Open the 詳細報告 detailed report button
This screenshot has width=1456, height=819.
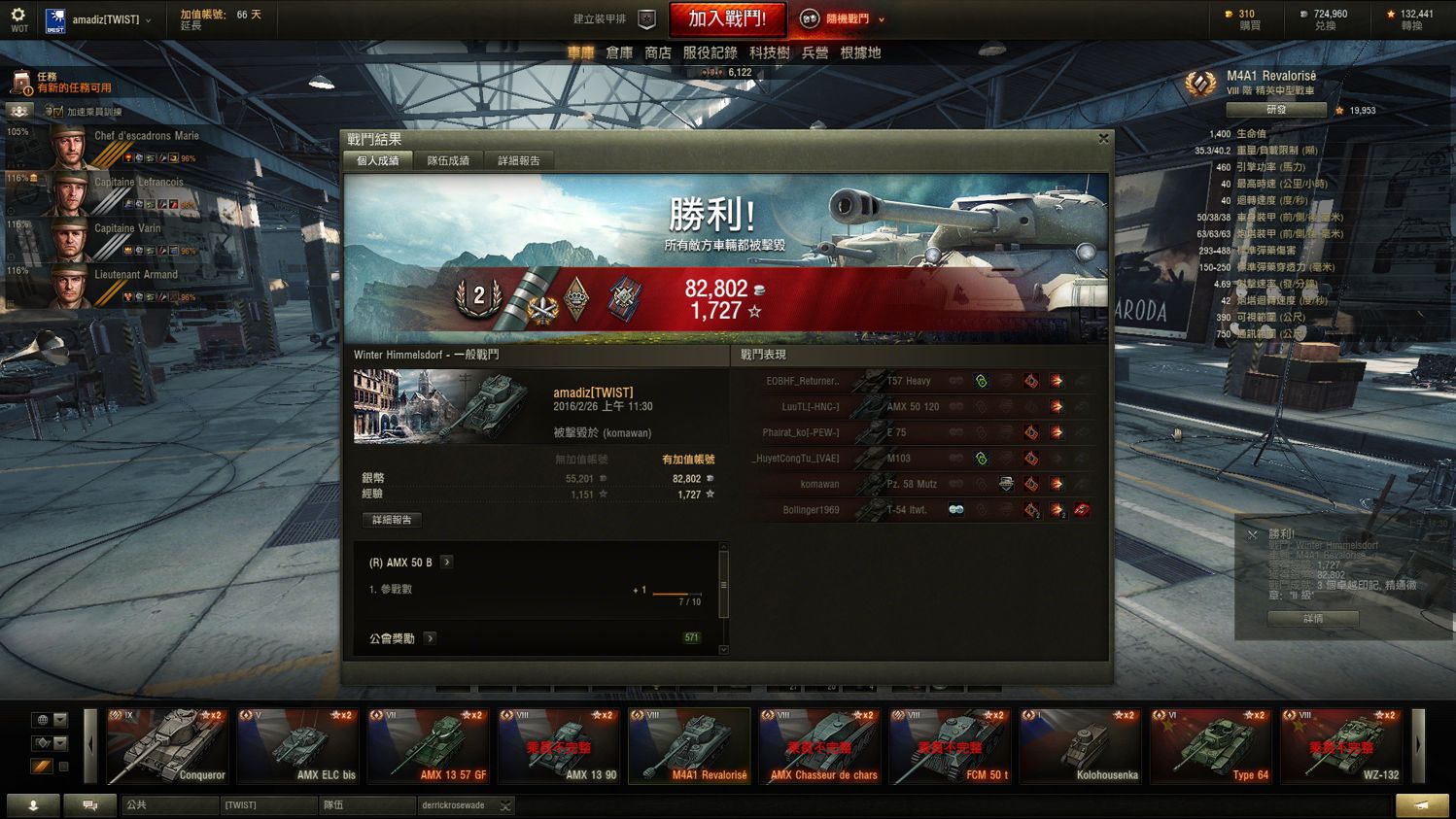coord(392,520)
